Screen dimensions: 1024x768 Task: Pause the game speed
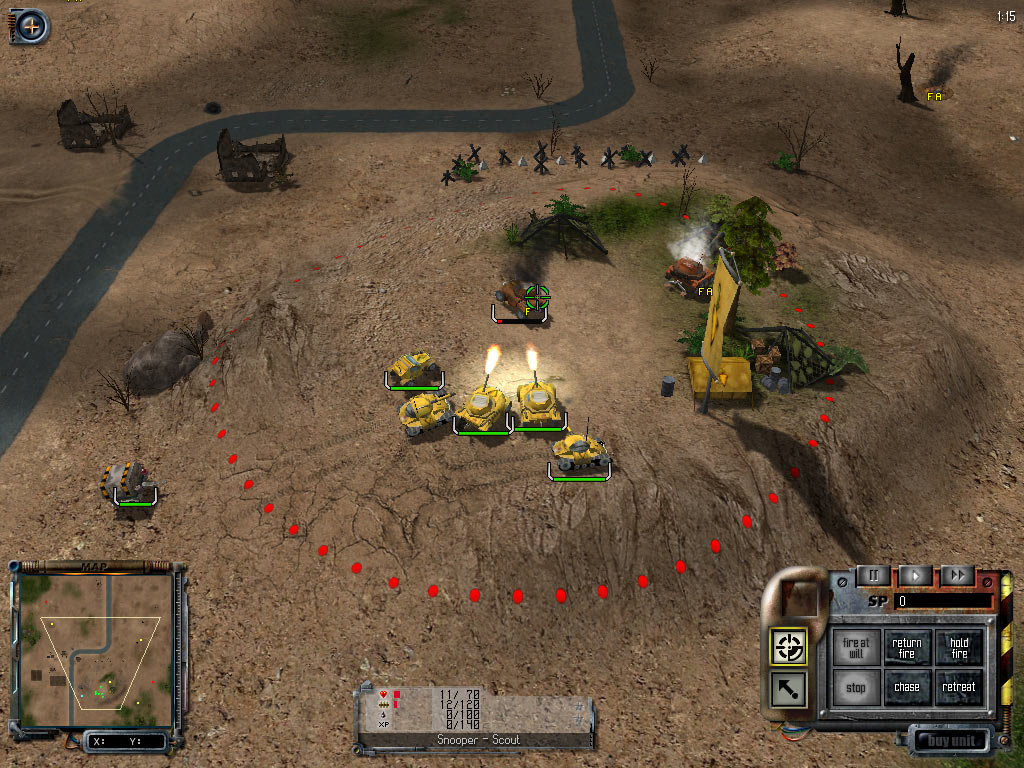pos(873,576)
